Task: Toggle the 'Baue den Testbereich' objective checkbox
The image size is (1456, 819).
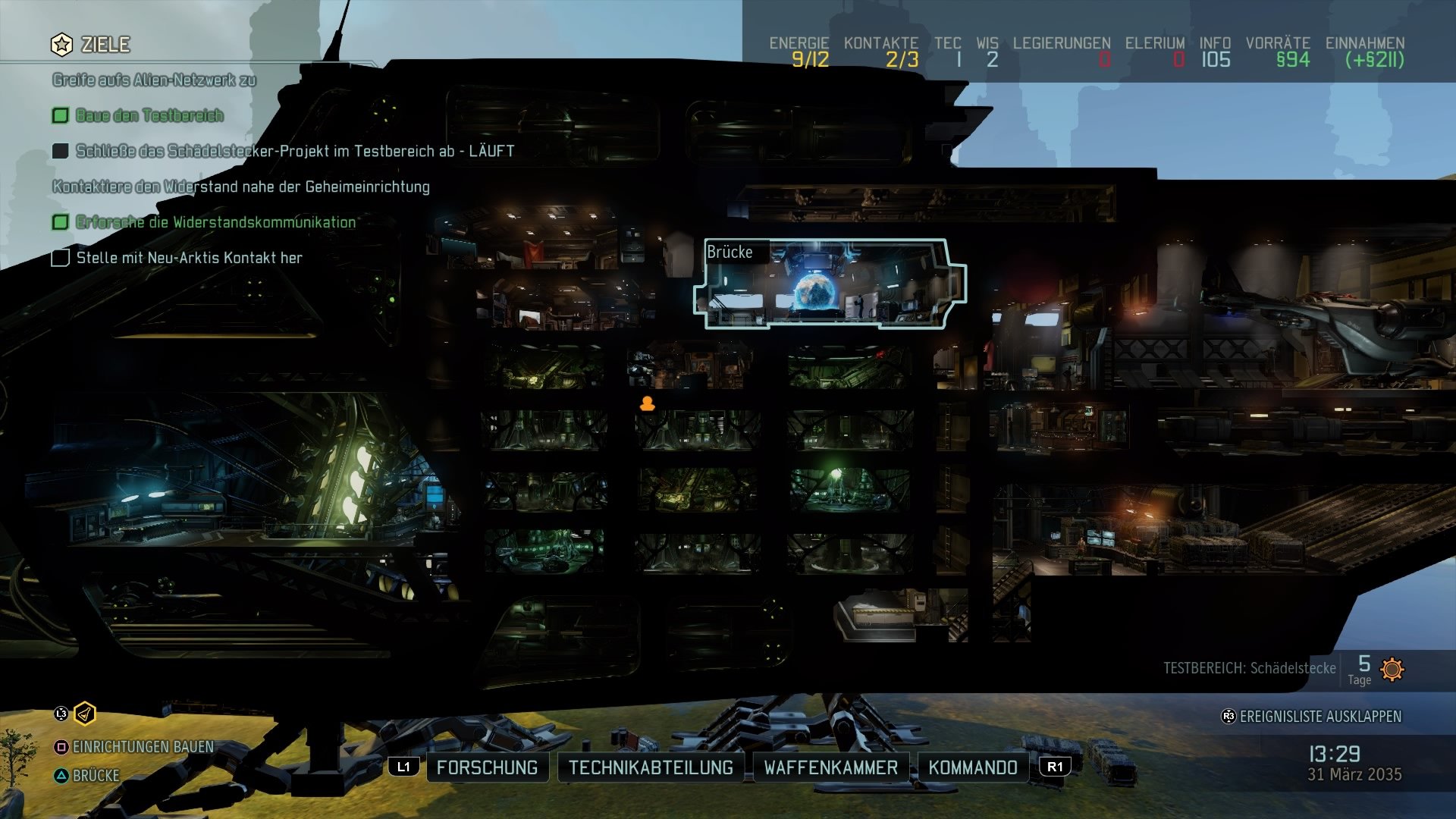Action: (x=59, y=115)
